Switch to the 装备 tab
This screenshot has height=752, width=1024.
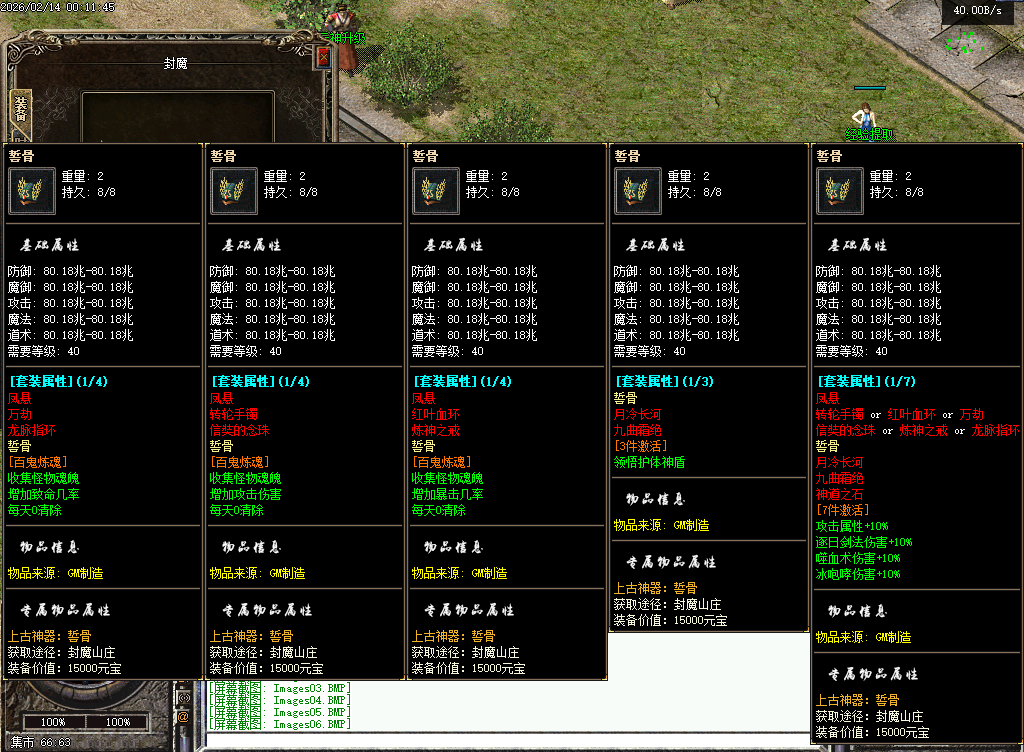(19, 108)
